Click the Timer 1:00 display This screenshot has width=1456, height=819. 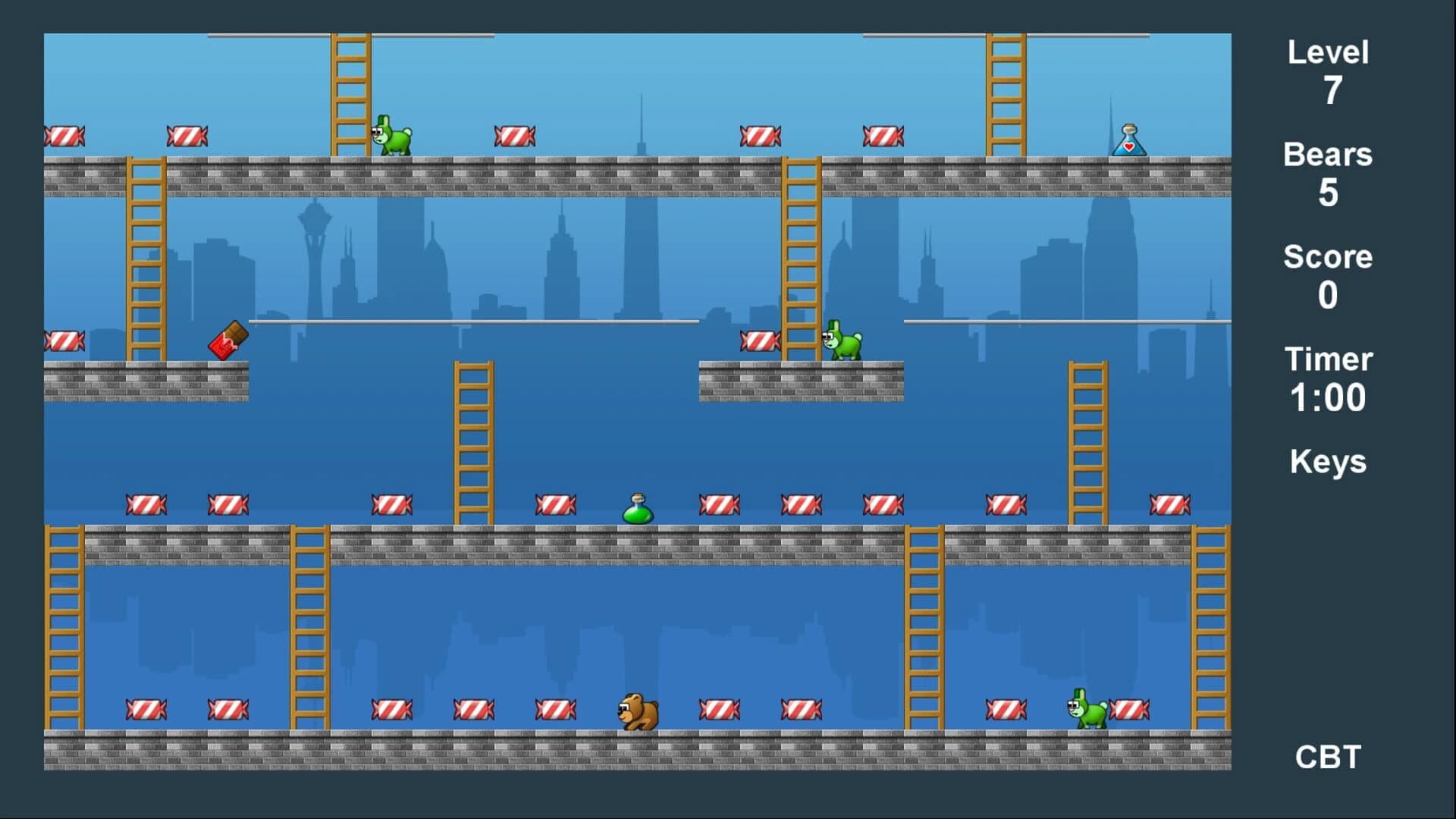coord(1328,378)
